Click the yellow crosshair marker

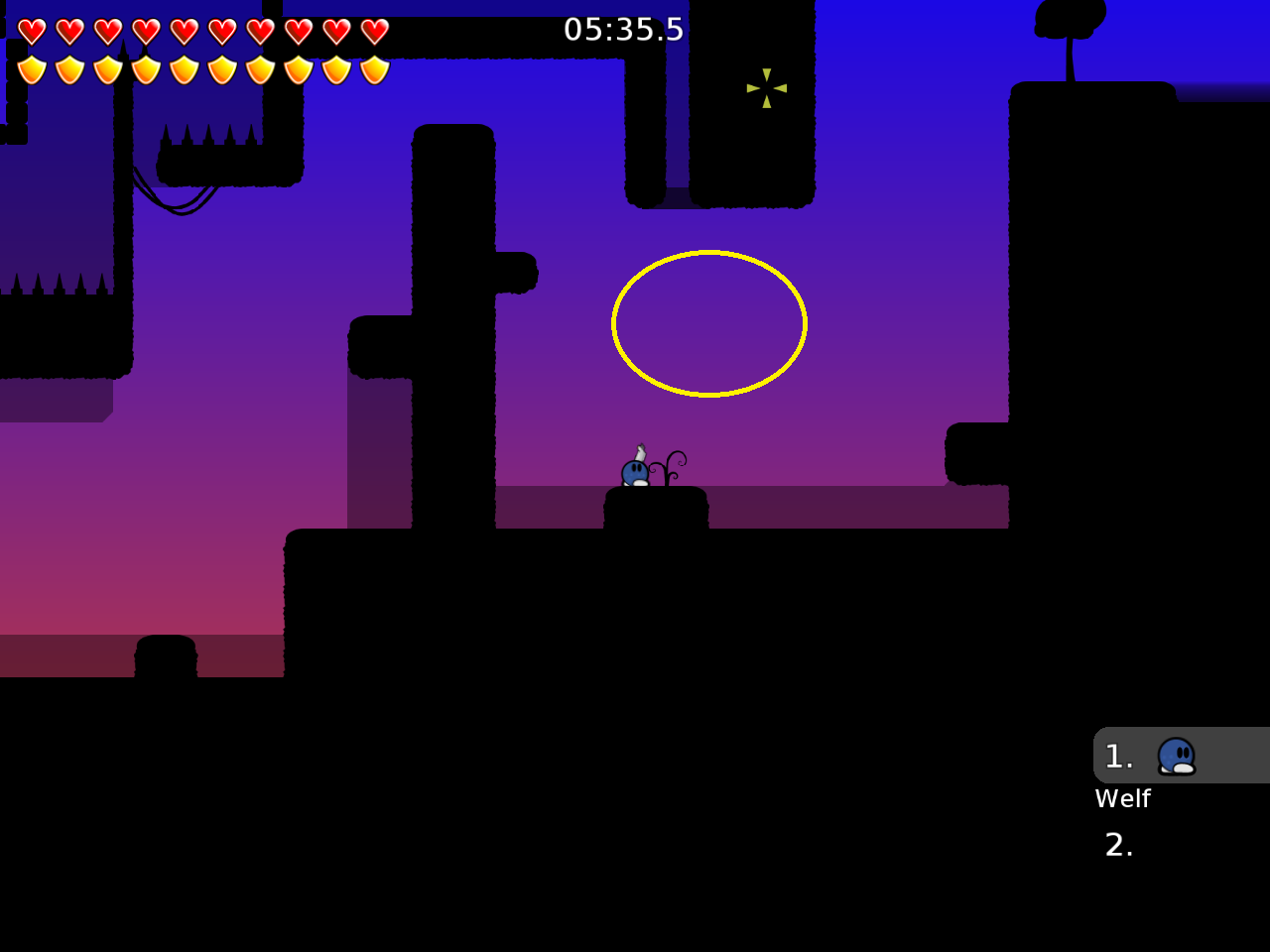[766, 89]
